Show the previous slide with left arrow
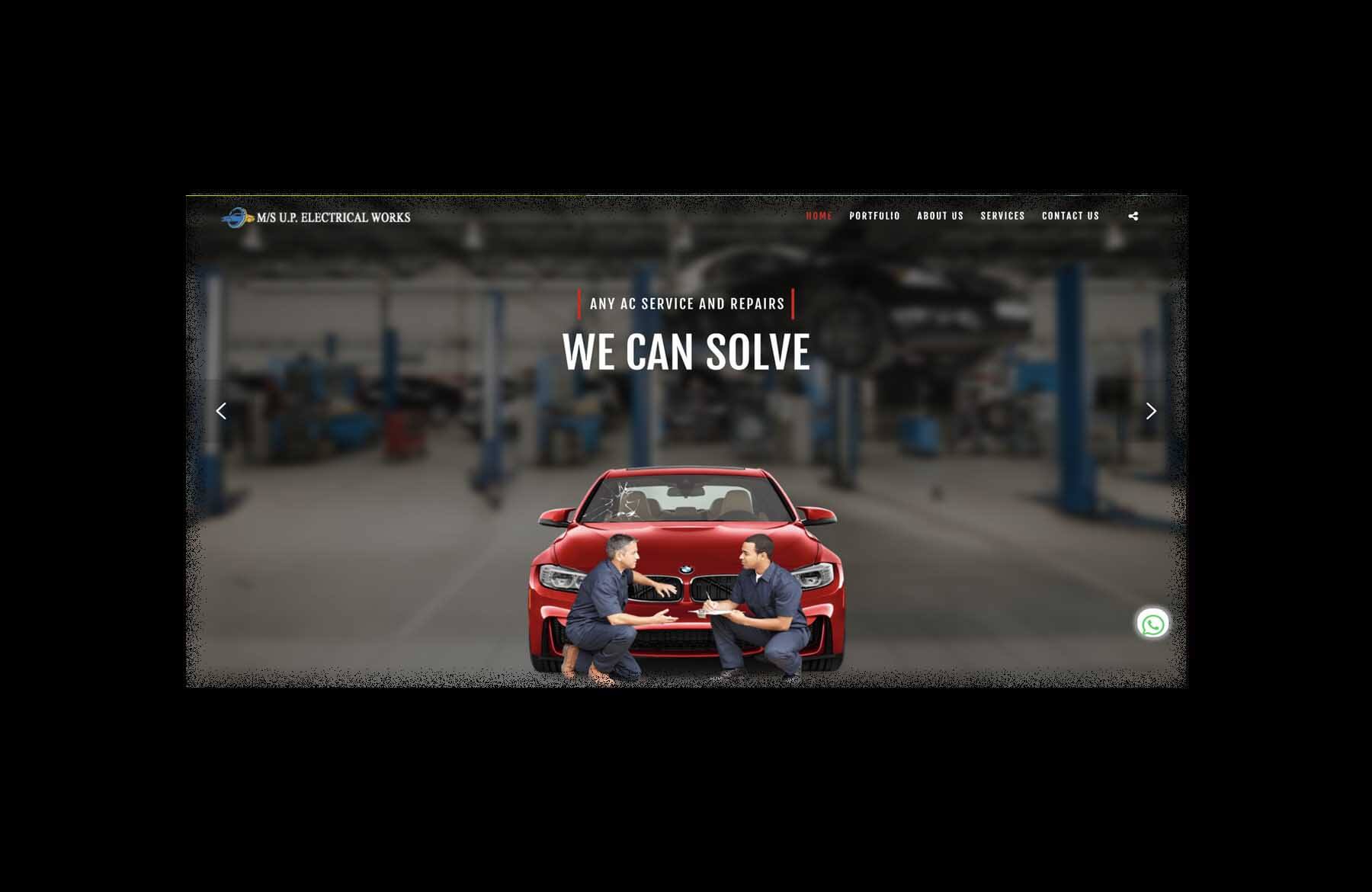Image resolution: width=1372 pixels, height=892 pixels. pyautogui.click(x=221, y=412)
